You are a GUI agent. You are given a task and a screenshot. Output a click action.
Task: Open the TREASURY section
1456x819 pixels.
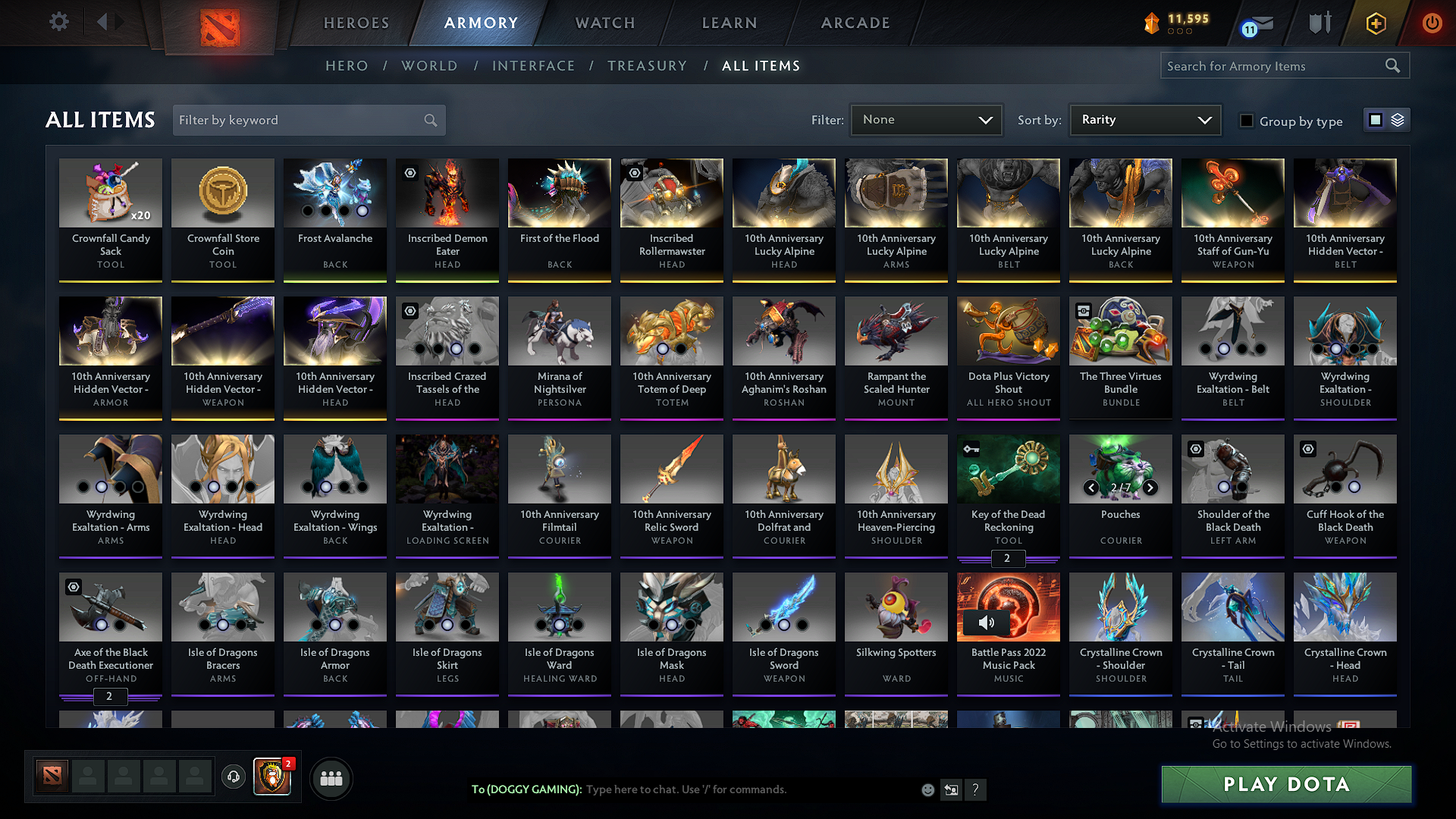[647, 66]
